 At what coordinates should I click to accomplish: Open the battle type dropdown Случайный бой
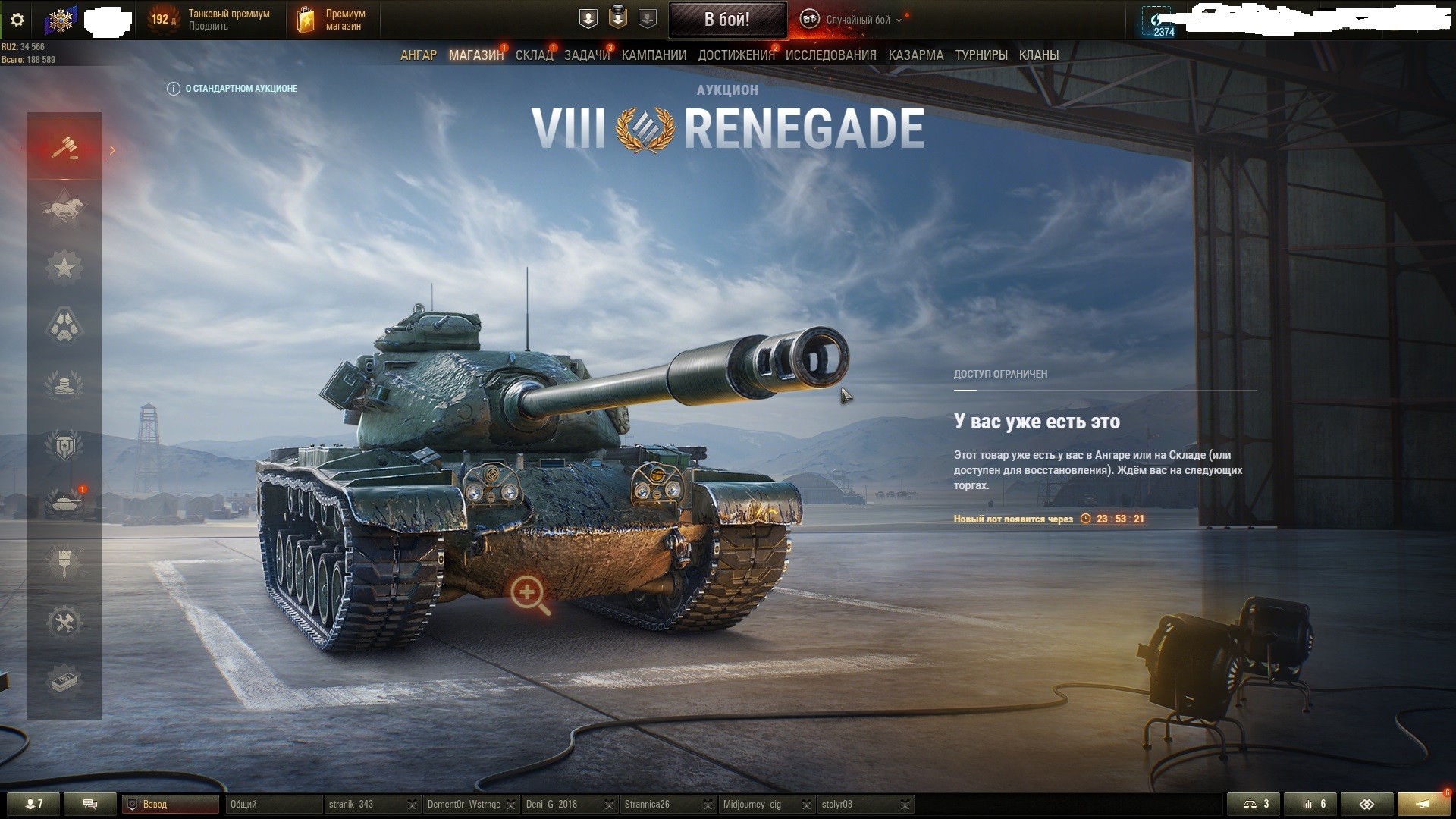[x=857, y=20]
